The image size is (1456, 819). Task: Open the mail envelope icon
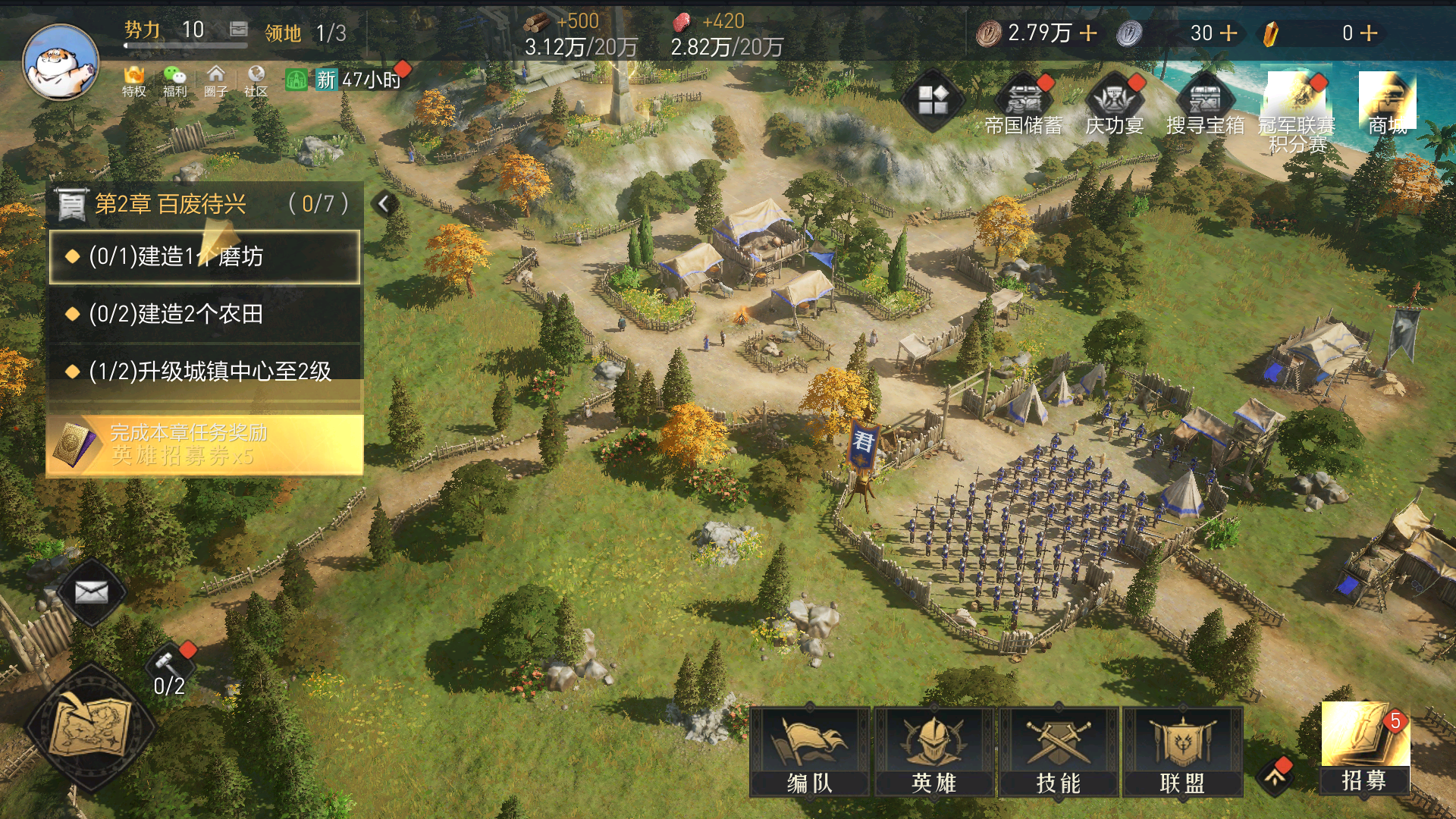[x=91, y=592]
